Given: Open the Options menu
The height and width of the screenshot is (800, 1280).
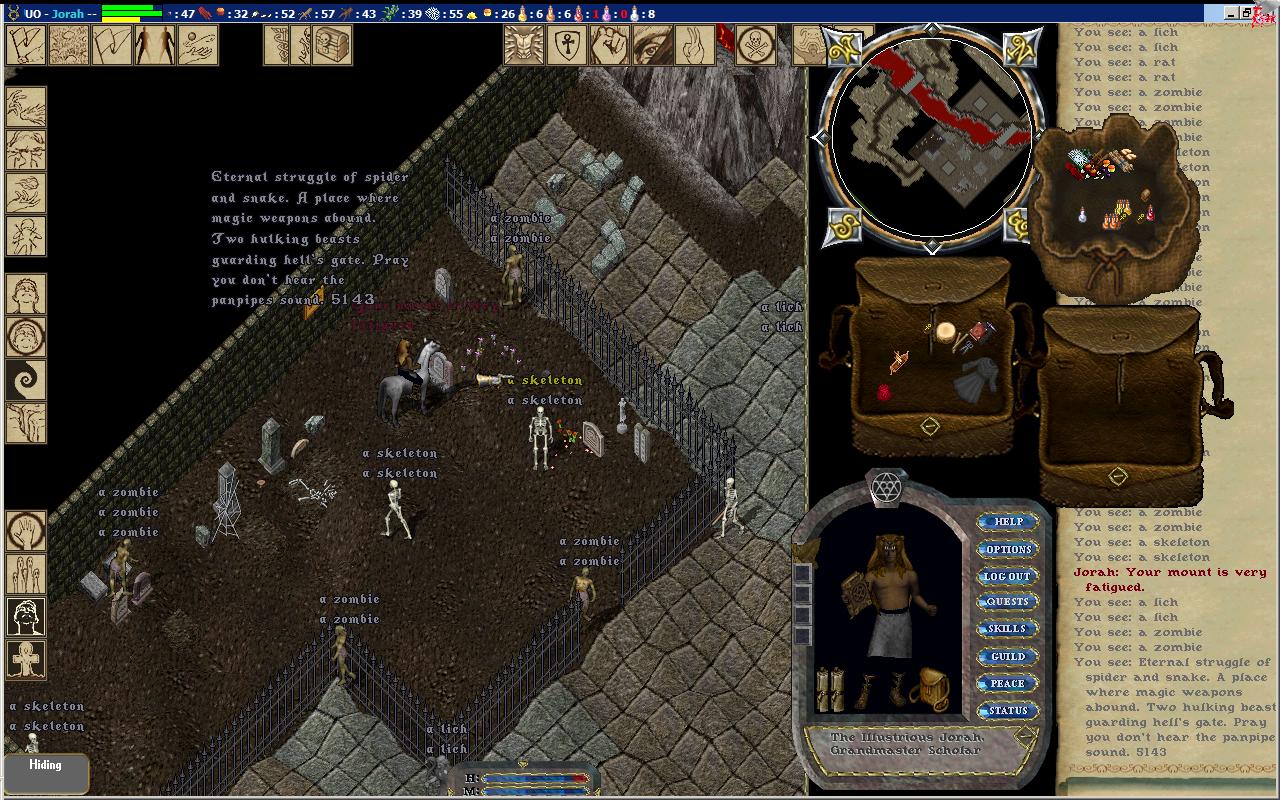Looking at the screenshot, I should 1008,549.
